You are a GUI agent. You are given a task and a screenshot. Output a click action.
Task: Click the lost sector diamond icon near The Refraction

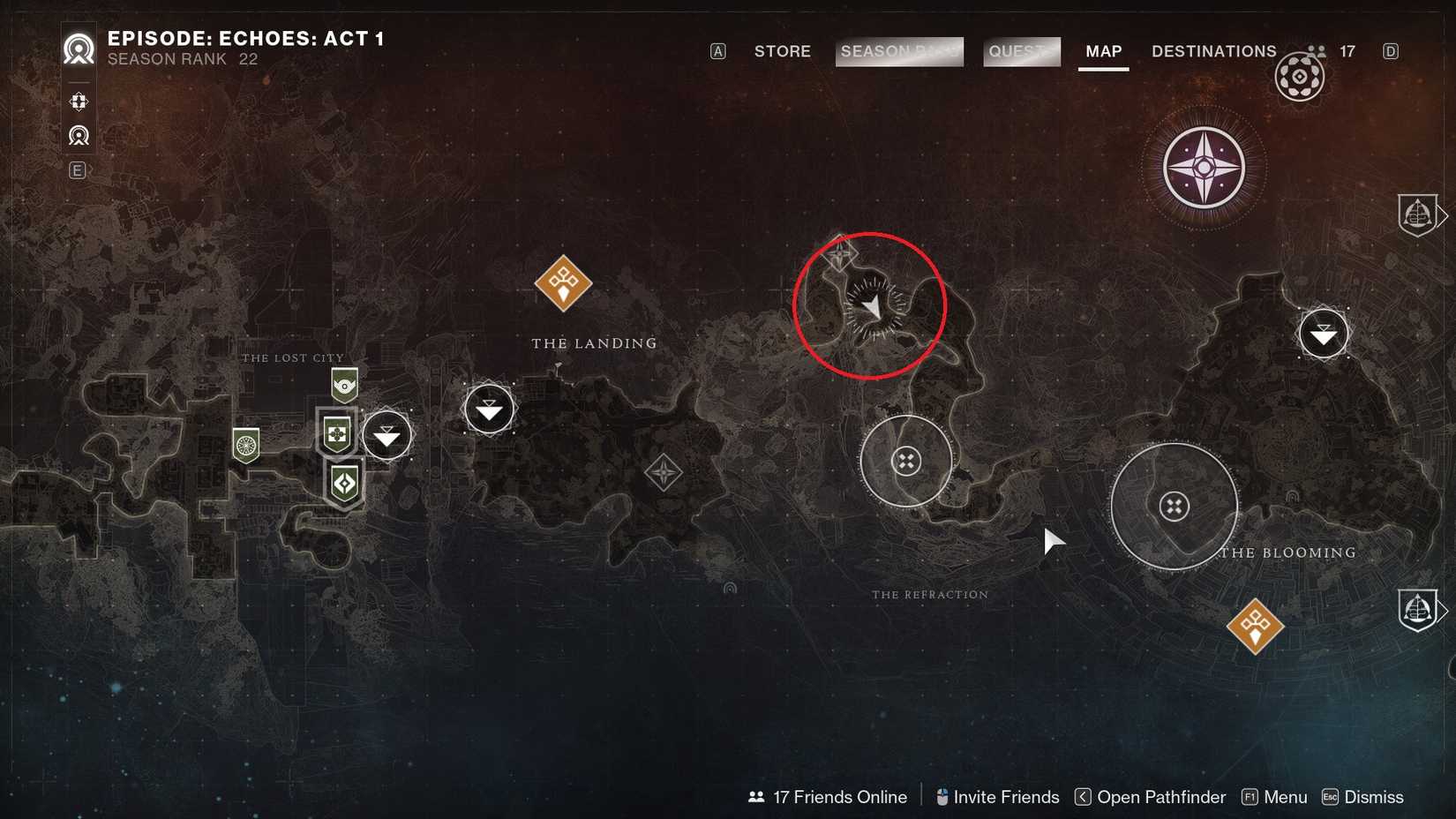[x=662, y=472]
